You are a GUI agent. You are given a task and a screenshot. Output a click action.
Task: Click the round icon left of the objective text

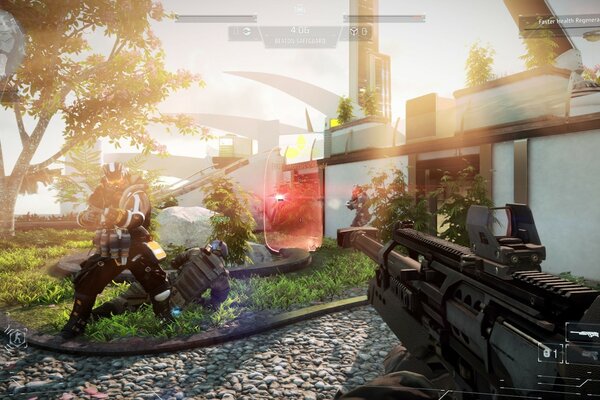pos(245,31)
